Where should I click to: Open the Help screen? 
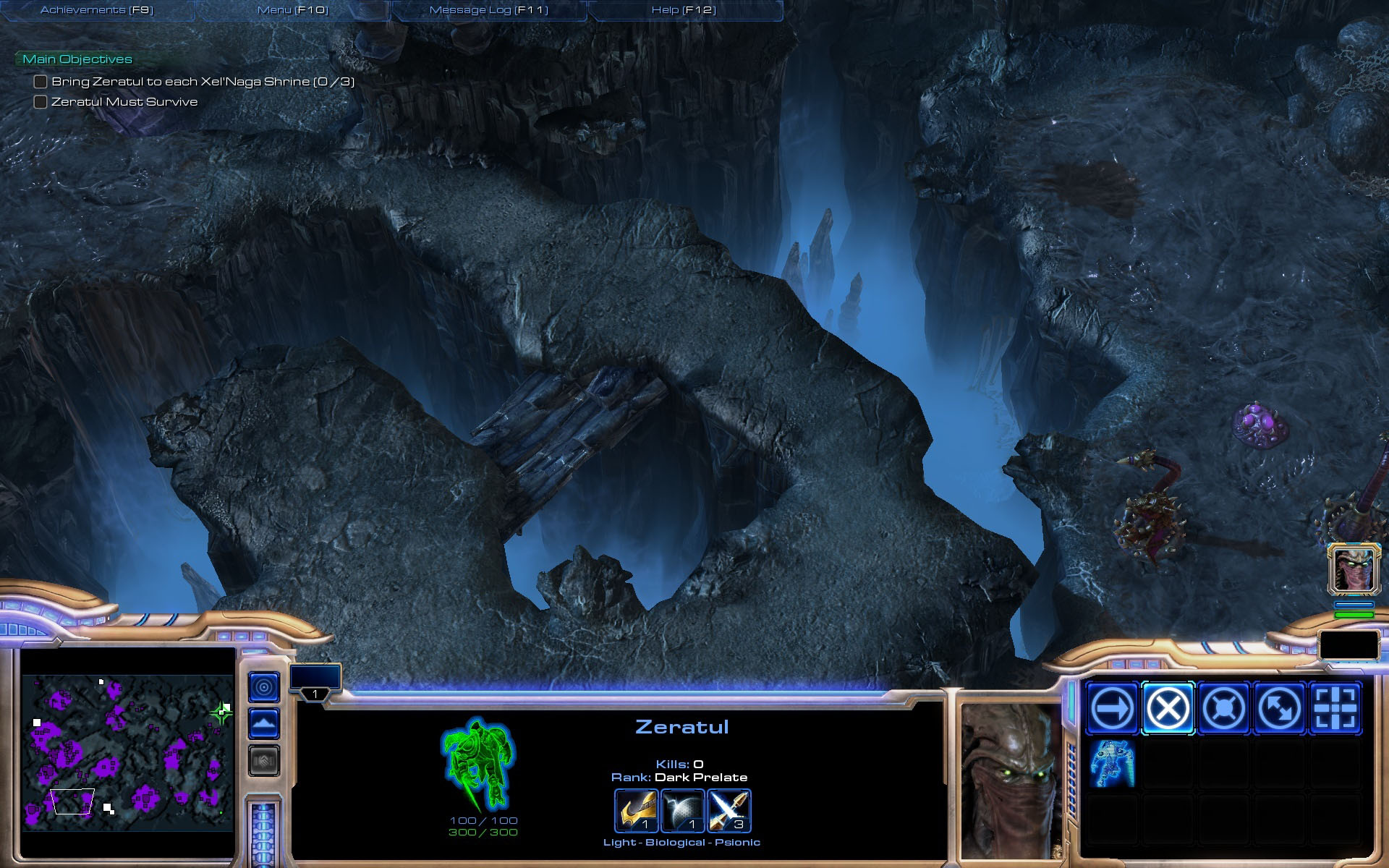tap(684, 10)
